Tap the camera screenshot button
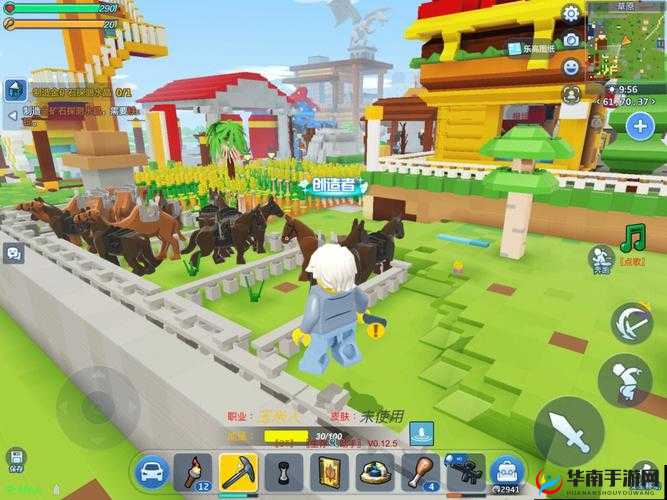667x500 pixels. click(x=572, y=41)
